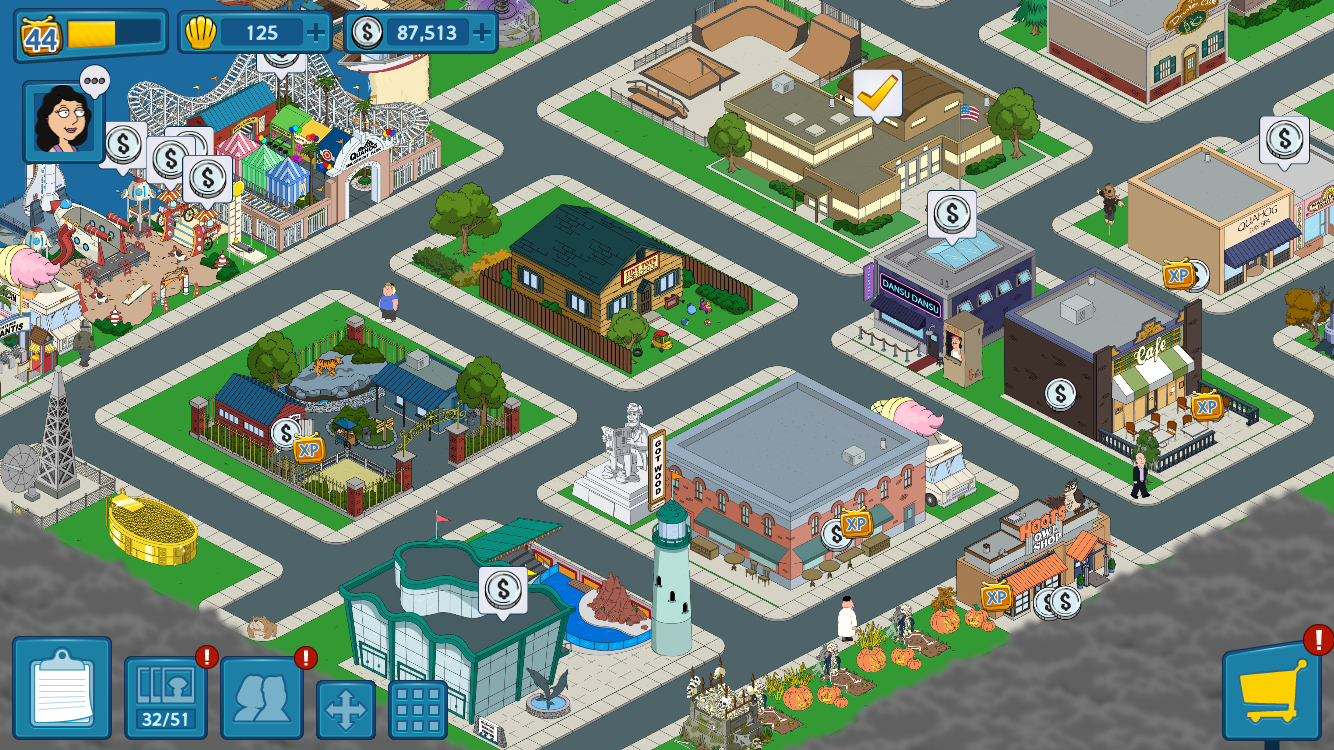Add more clams with the plus button
The width and height of the screenshot is (1334, 750).
pyautogui.click(x=317, y=33)
